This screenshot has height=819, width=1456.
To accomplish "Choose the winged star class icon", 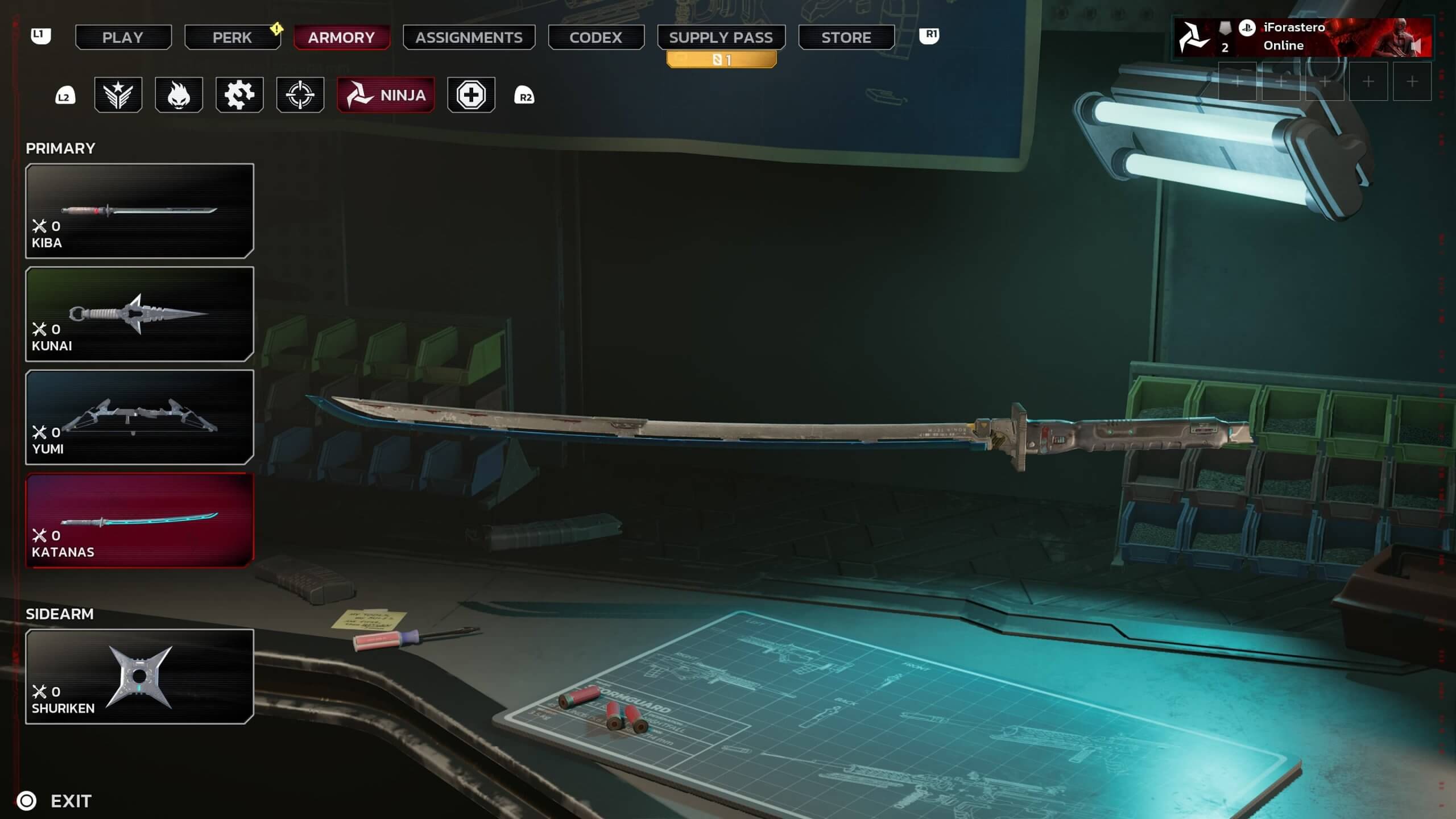I will [118, 95].
